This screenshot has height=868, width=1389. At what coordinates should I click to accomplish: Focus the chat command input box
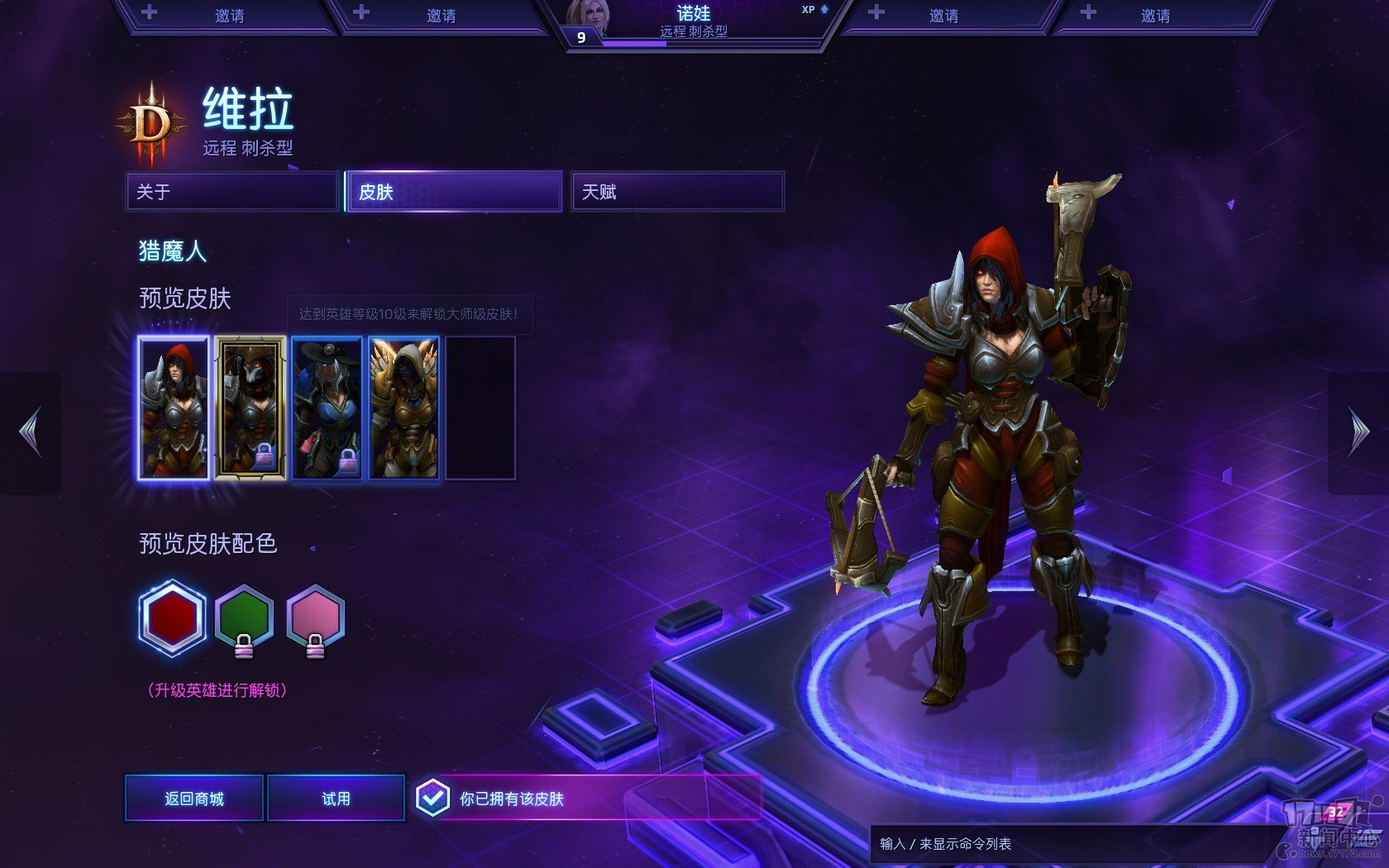[x=1067, y=844]
